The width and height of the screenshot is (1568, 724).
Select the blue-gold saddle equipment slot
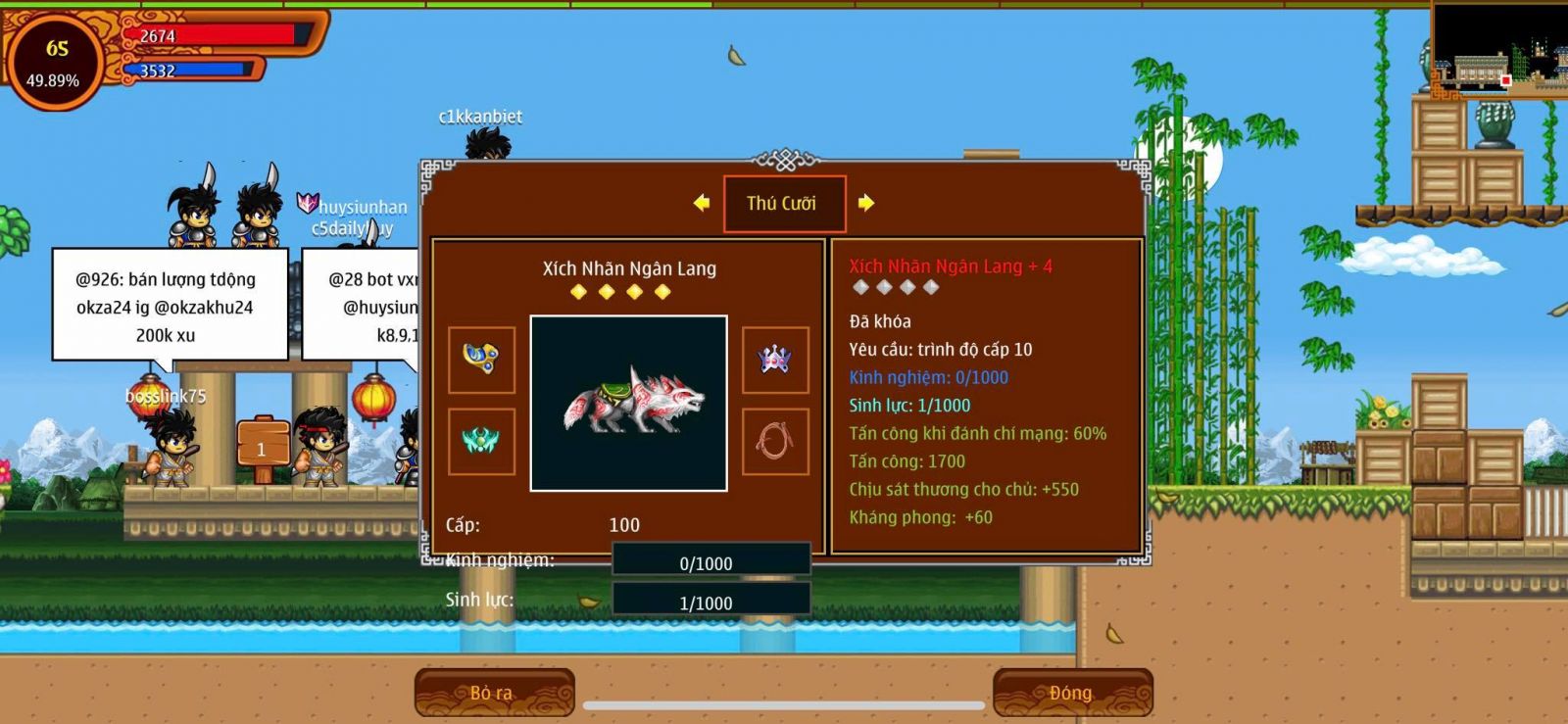(481, 360)
